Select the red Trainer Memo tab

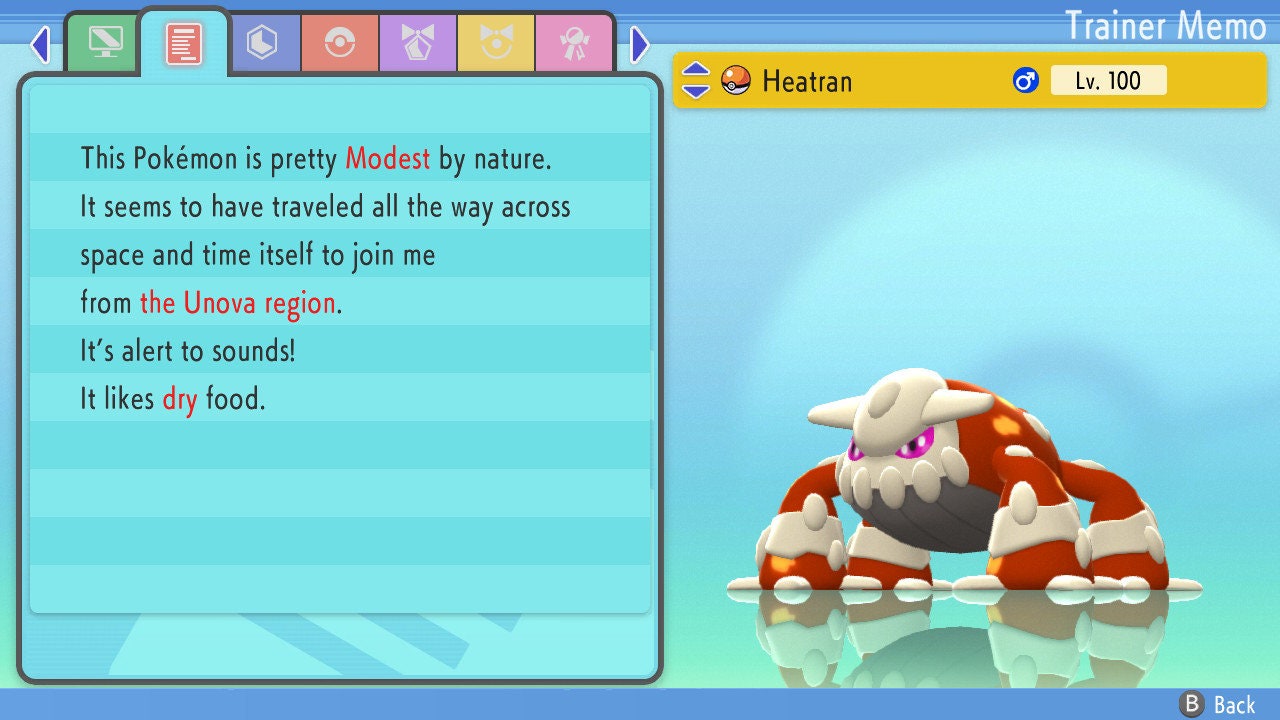(x=184, y=44)
